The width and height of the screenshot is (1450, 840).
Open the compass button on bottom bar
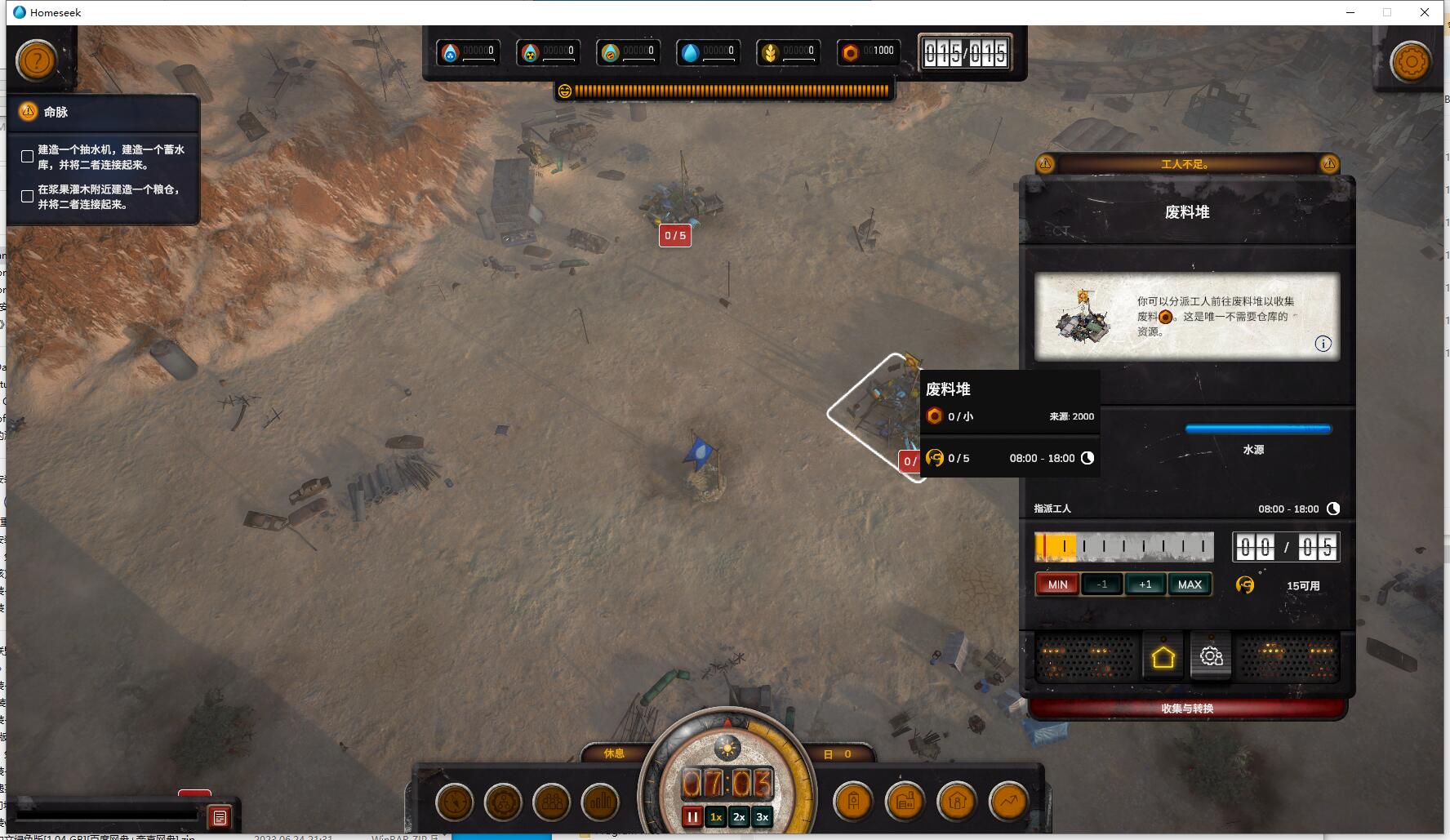pyautogui.click(x=455, y=802)
